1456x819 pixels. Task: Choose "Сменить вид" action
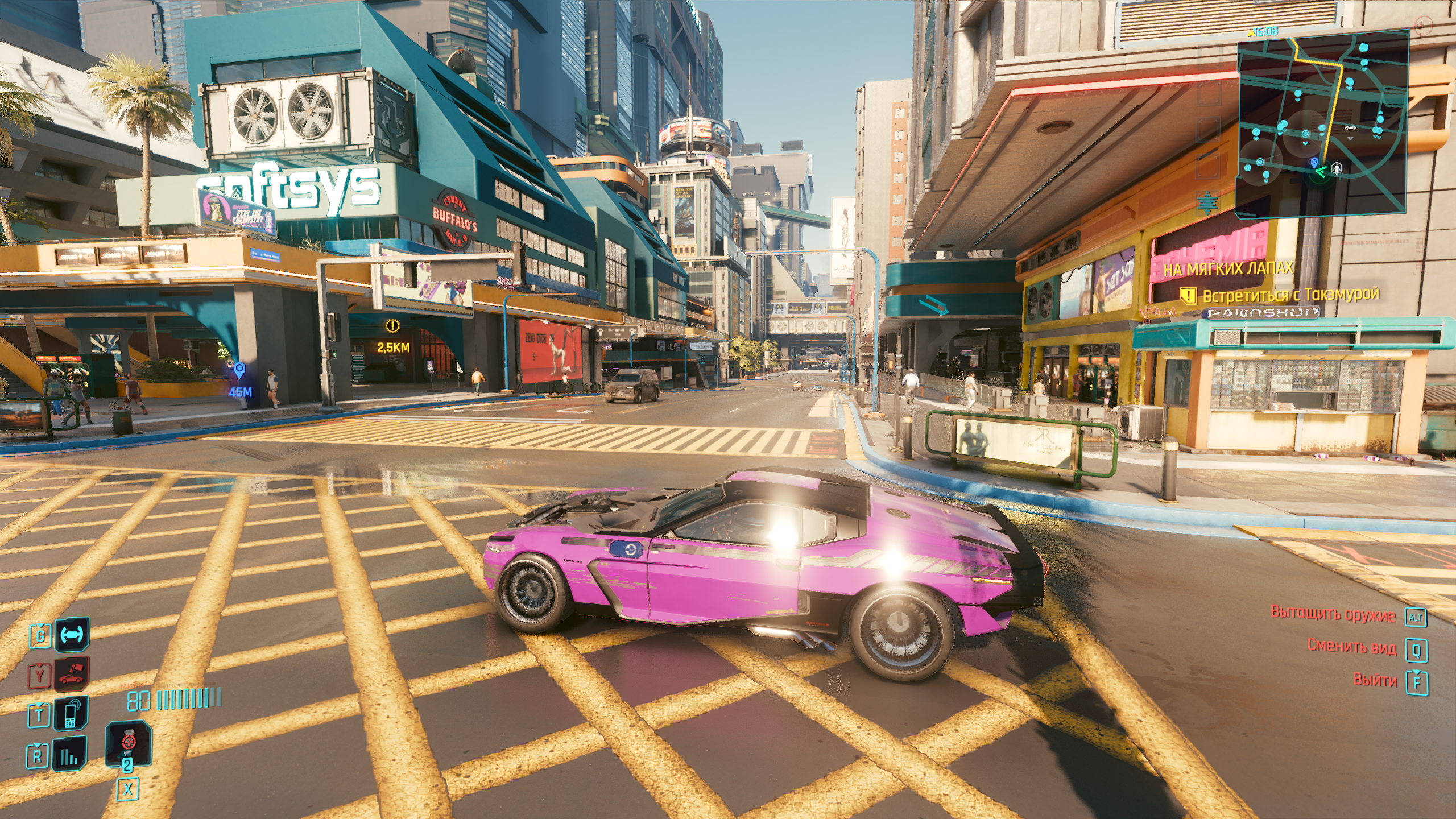1351,647
